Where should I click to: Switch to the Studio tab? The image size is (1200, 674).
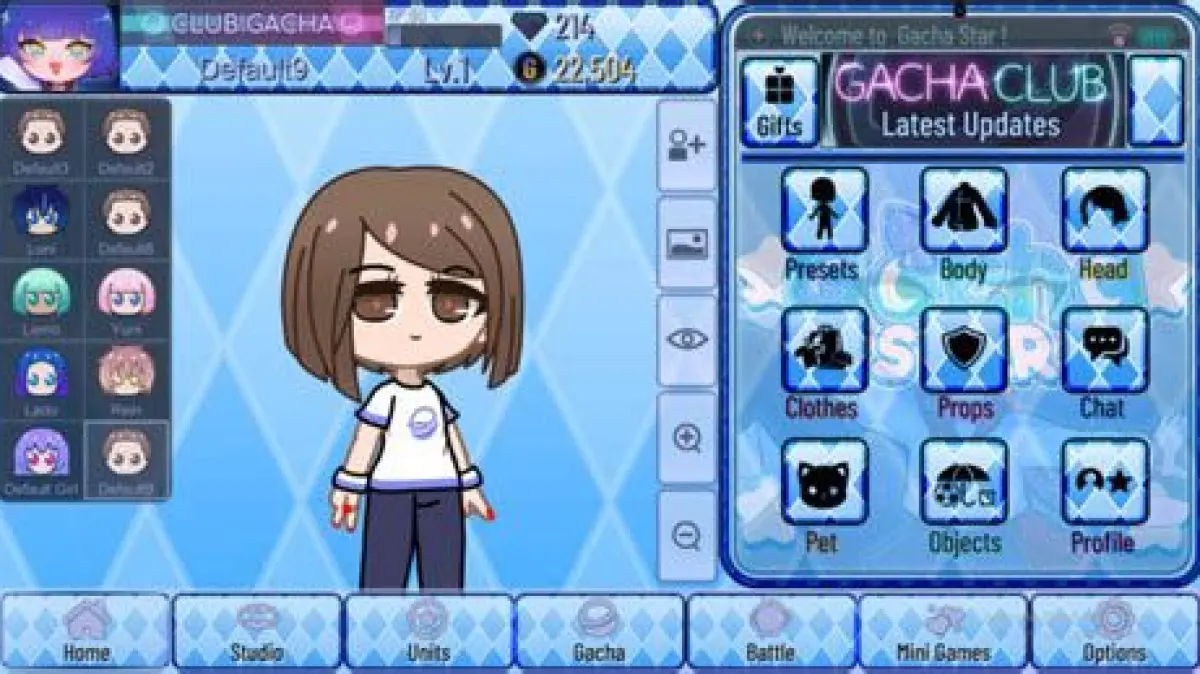coord(257,631)
